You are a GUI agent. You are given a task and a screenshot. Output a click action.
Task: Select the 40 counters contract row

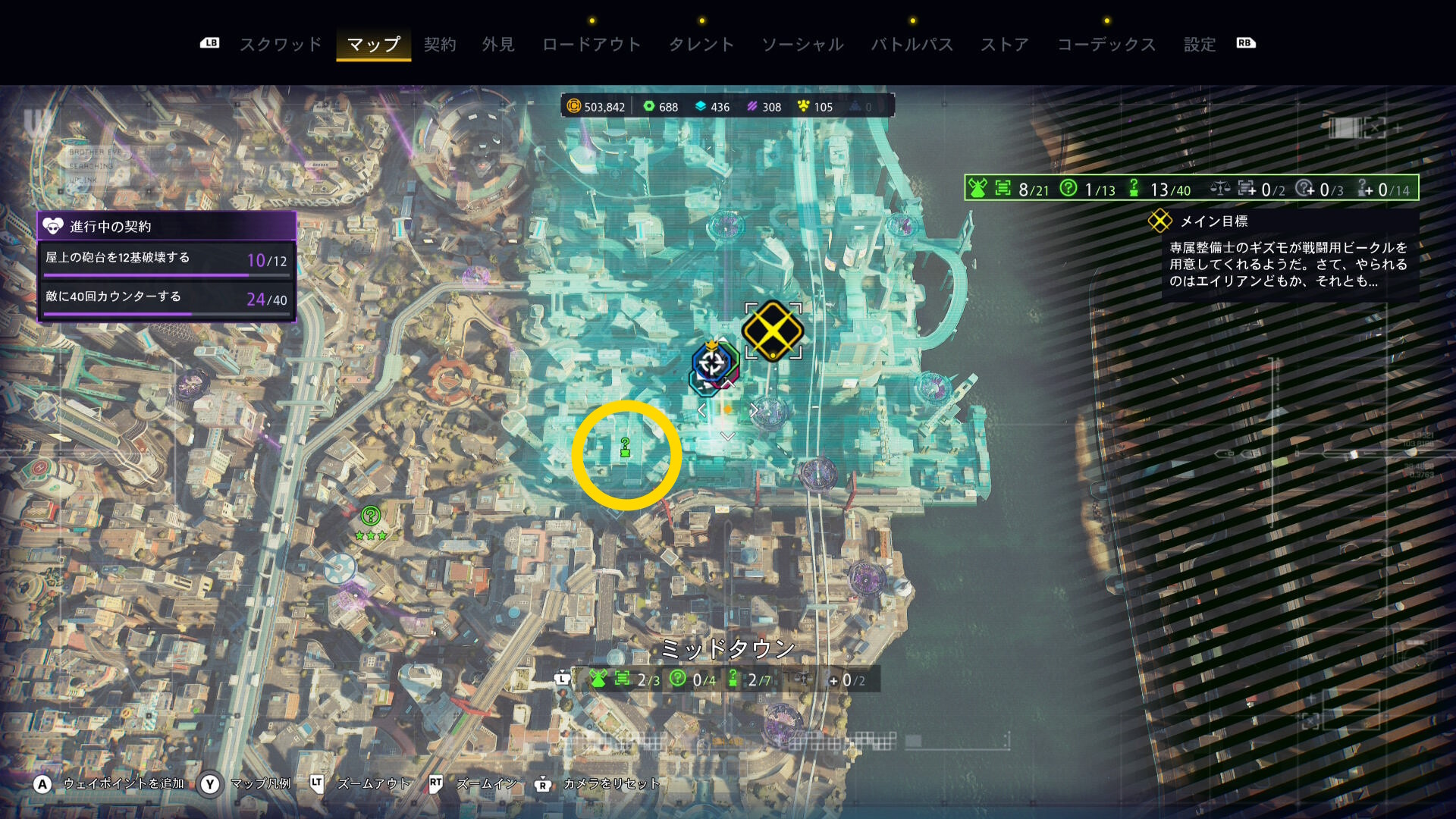click(x=166, y=299)
